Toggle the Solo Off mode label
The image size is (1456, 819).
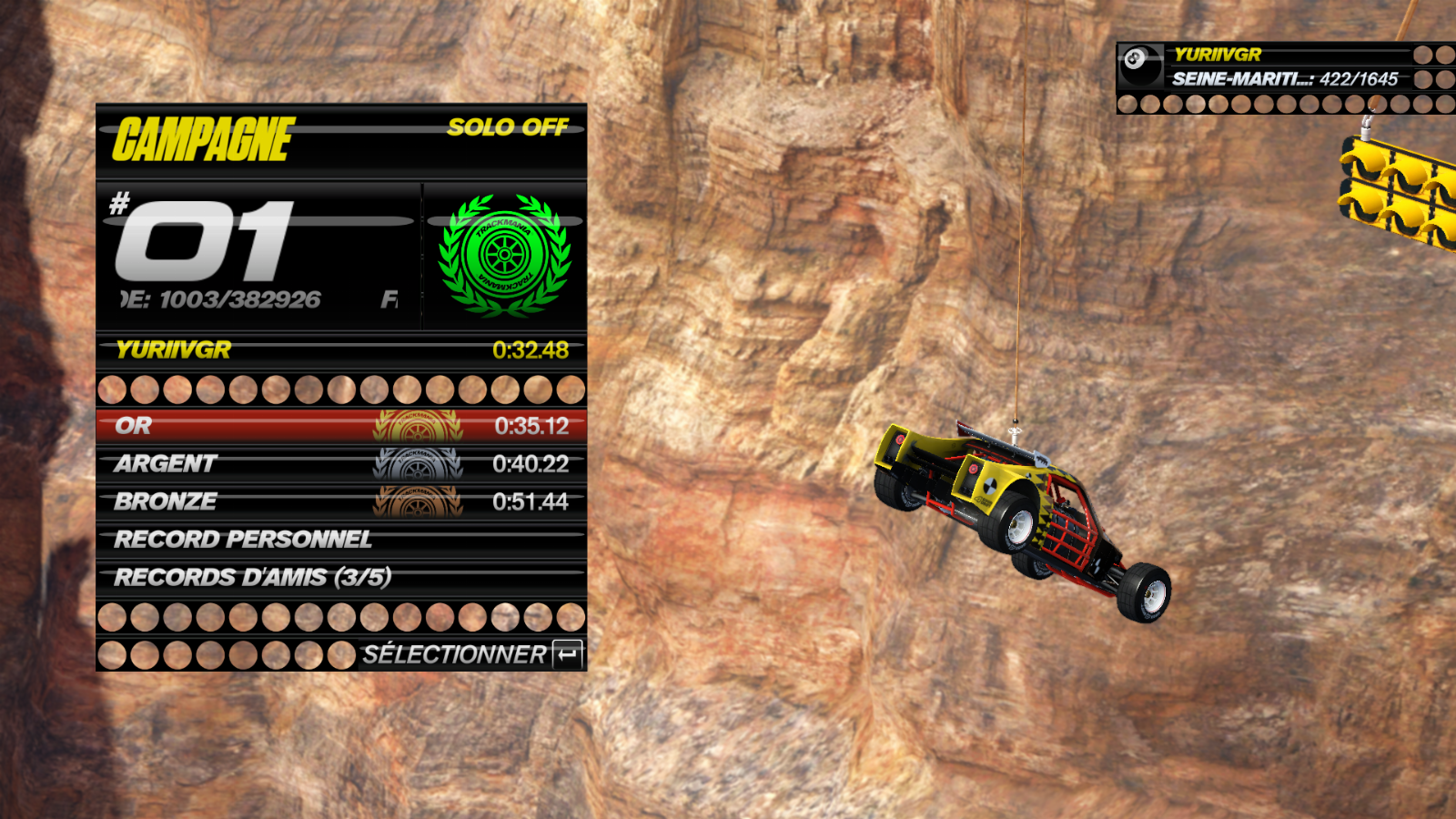tap(507, 127)
